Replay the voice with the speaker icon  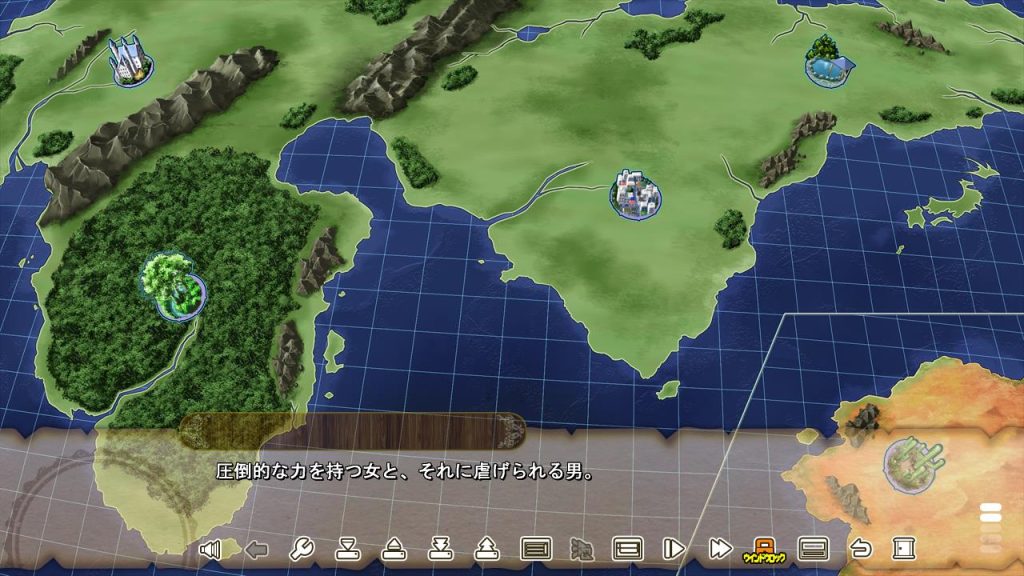tap(210, 548)
